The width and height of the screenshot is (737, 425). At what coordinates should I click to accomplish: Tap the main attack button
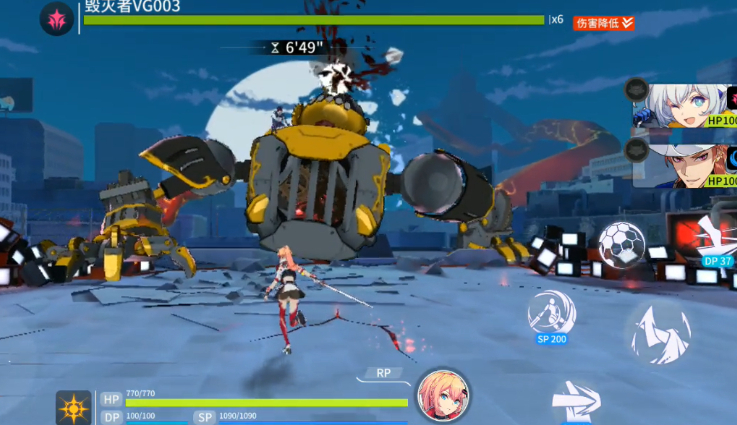(660, 335)
